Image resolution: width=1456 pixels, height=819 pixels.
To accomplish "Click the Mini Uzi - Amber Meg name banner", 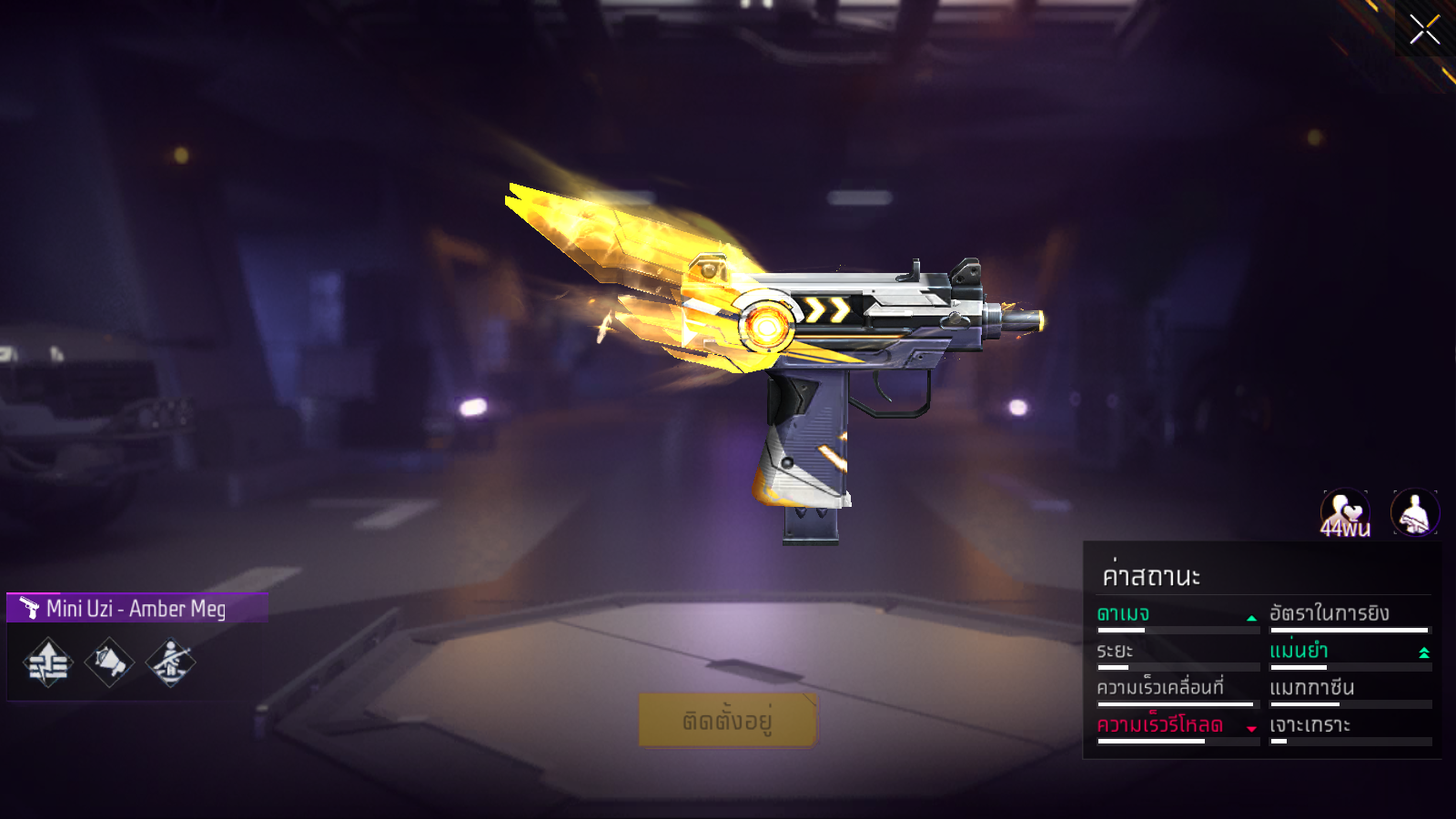I will (136, 608).
